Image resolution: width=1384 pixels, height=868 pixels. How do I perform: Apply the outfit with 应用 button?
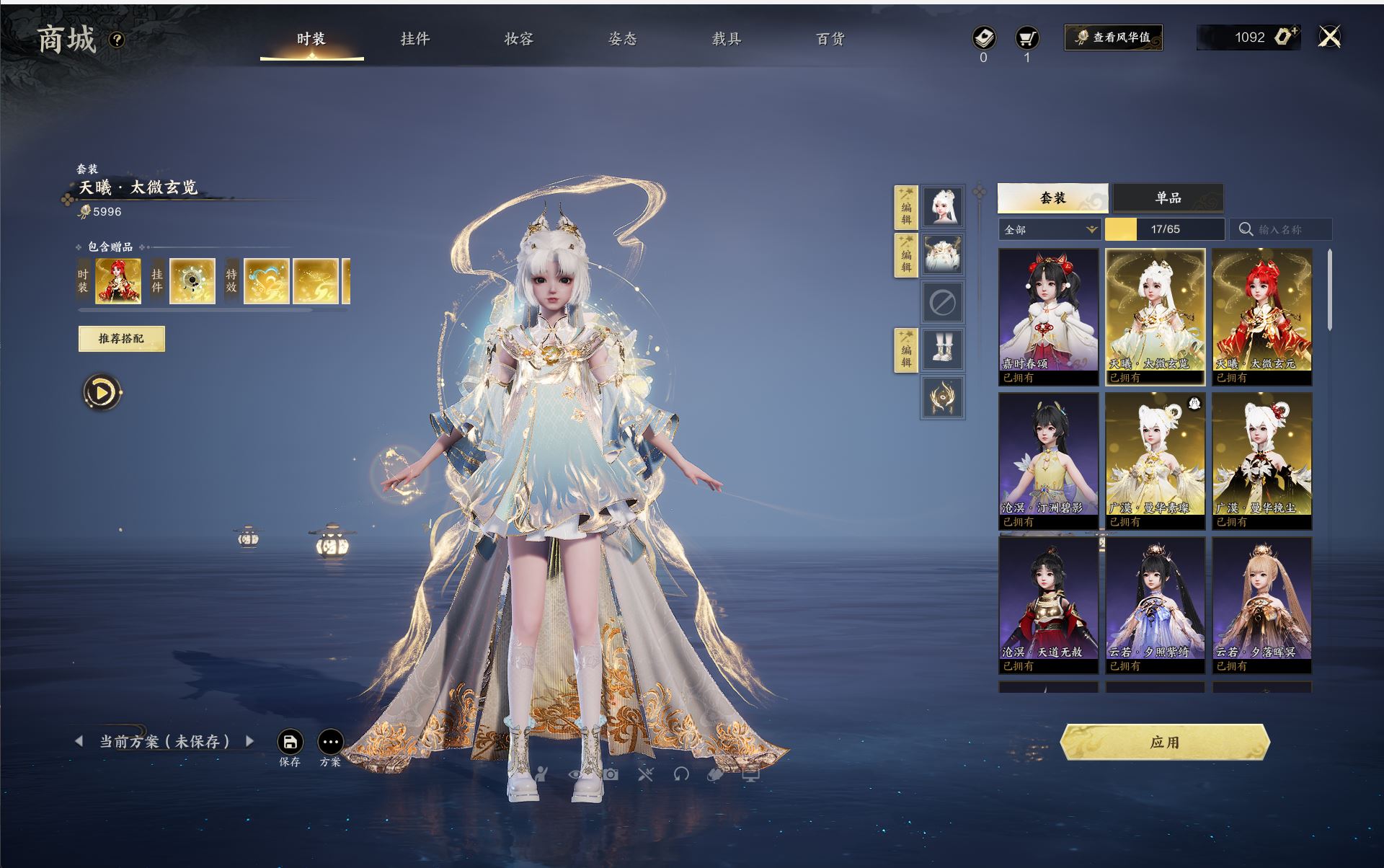tap(1164, 743)
